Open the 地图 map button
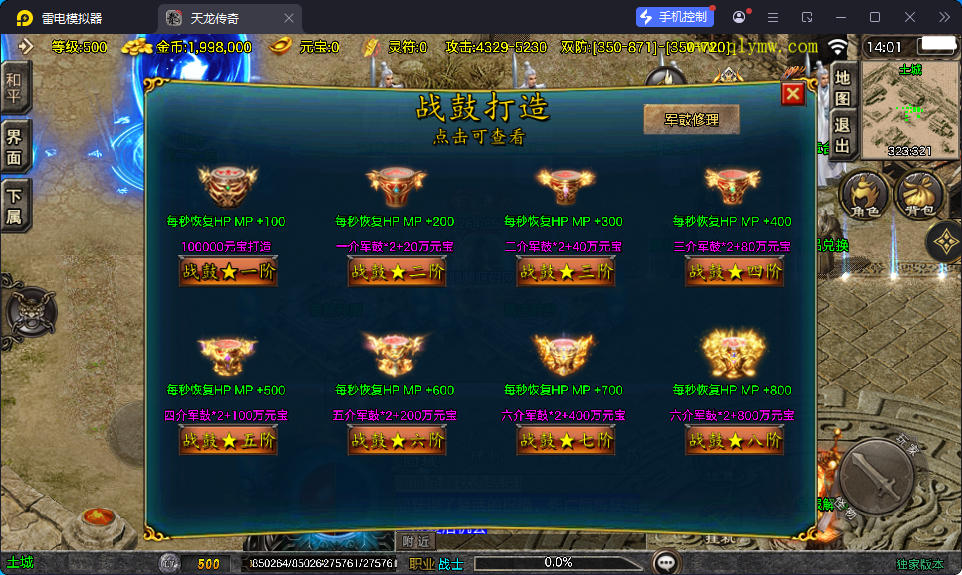This screenshot has width=962, height=575. [x=842, y=88]
